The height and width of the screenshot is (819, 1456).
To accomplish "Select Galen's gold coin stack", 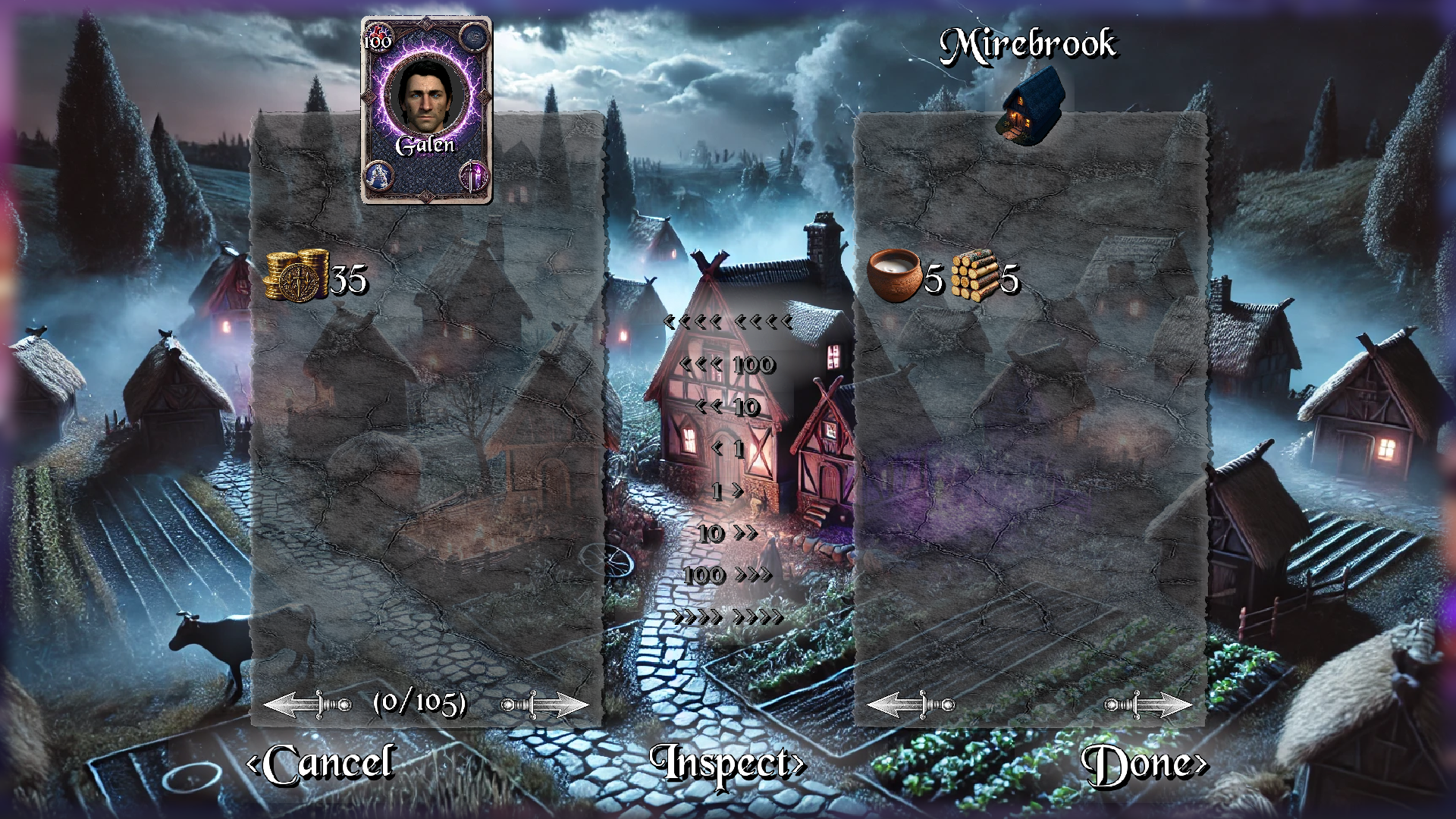I will pyautogui.click(x=297, y=276).
